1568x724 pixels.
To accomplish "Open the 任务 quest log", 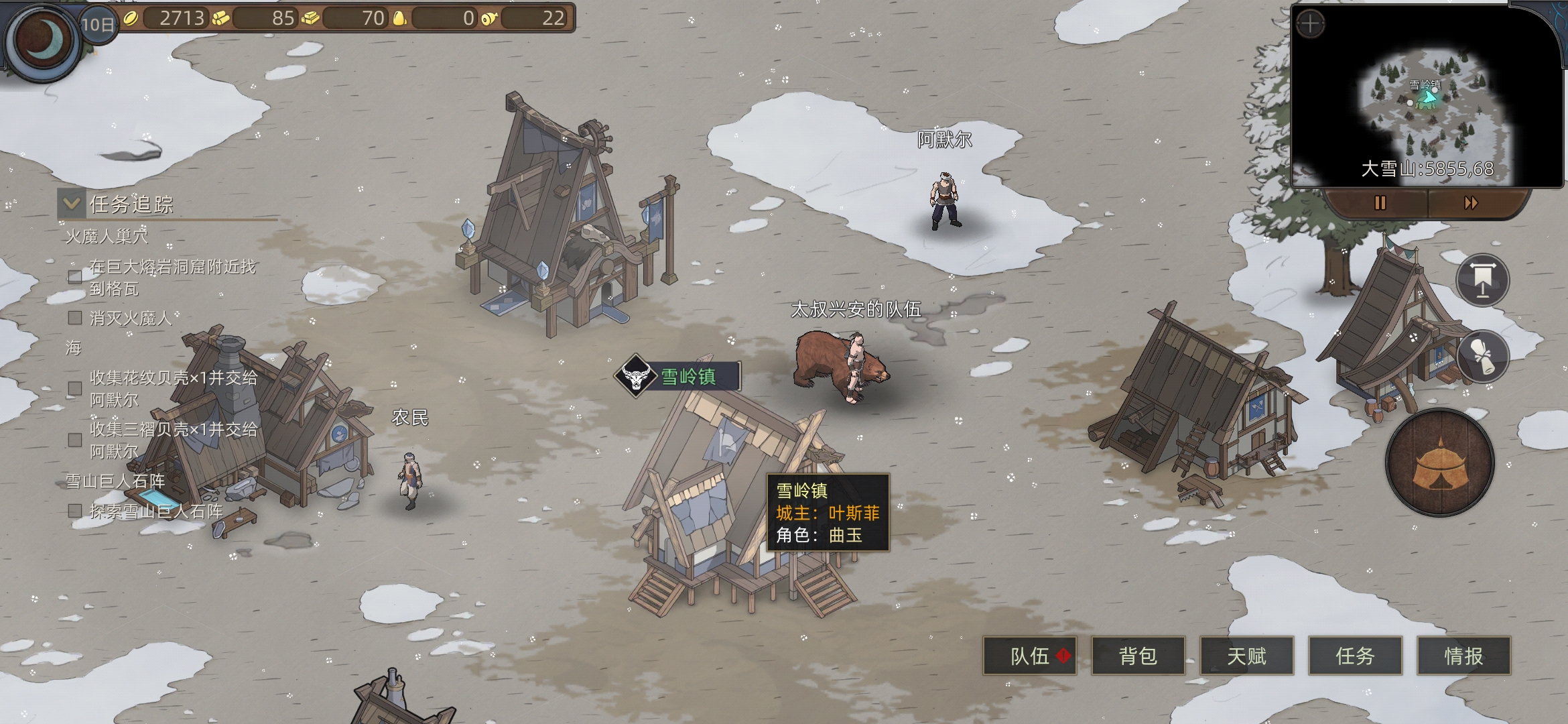I will coord(1355,656).
